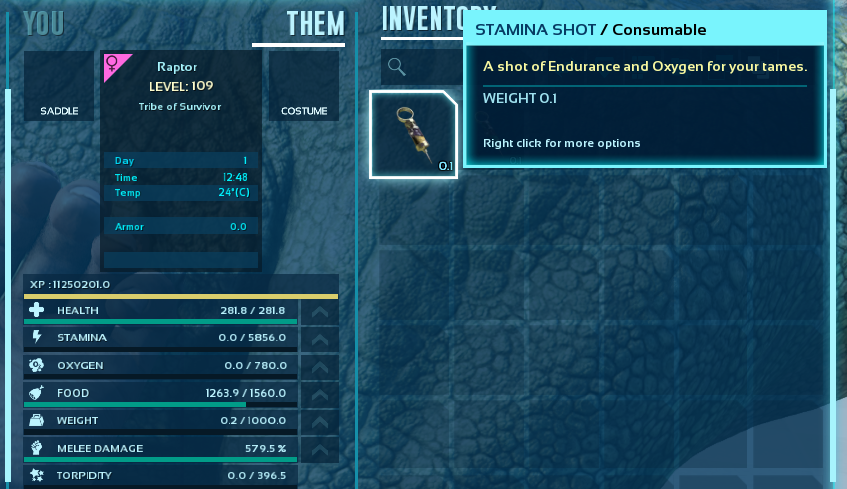The image size is (847, 489).
Task: Upgrade the Melee Damage stat arrow
Action: tap(319, 448)
